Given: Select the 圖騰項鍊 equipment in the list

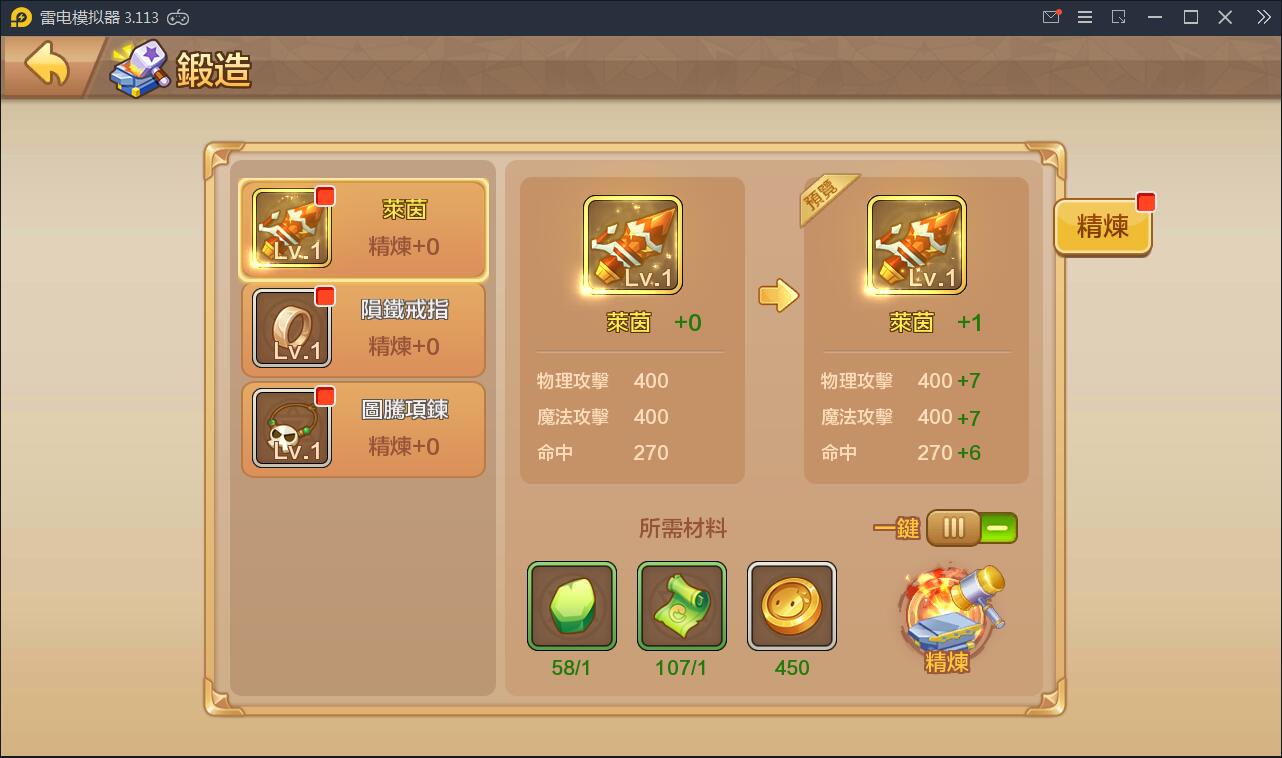Looking at the screenshot, I should pos(363,429).
